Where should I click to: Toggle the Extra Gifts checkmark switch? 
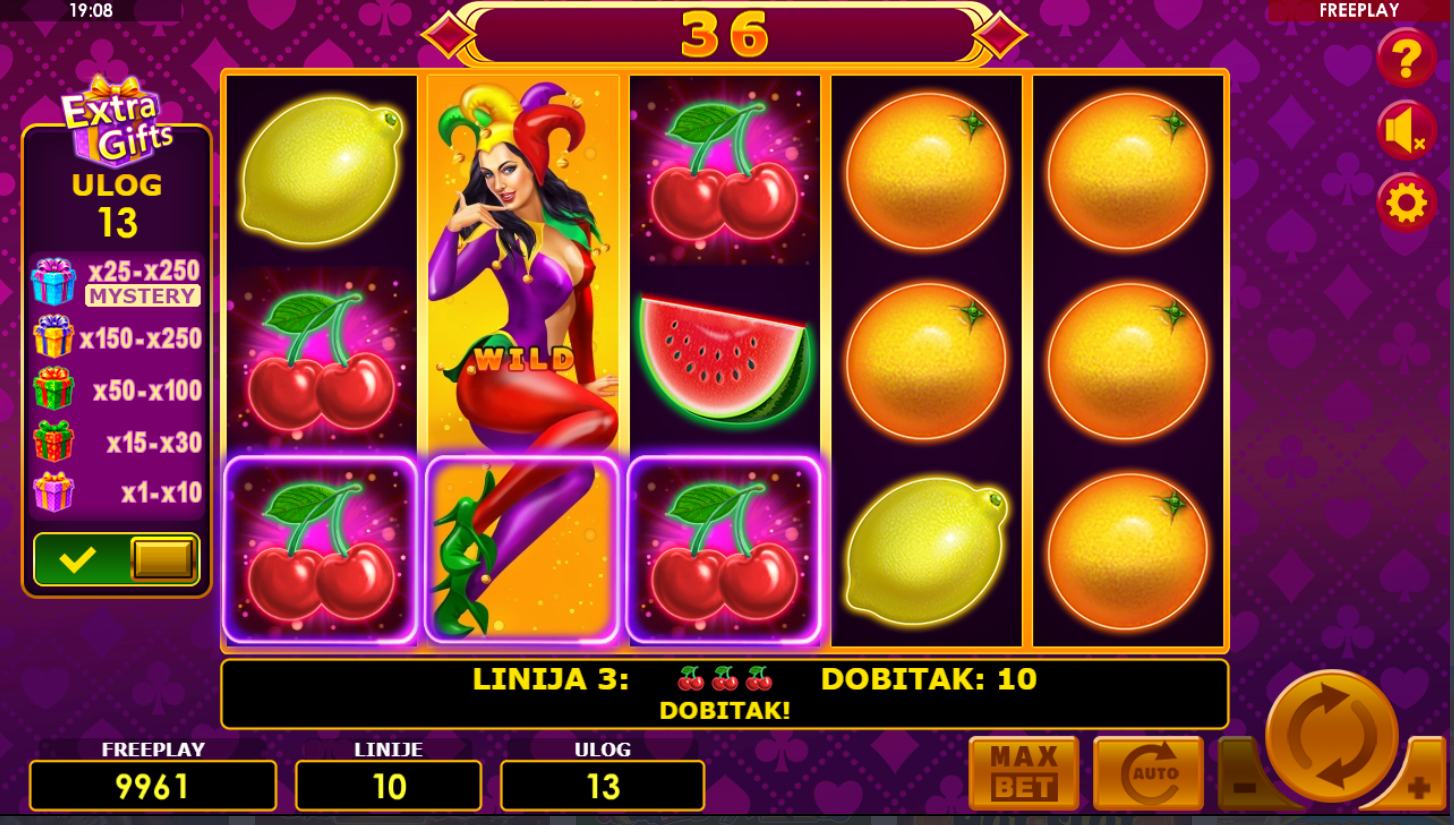pyautogui.click(x=117, y=559)
